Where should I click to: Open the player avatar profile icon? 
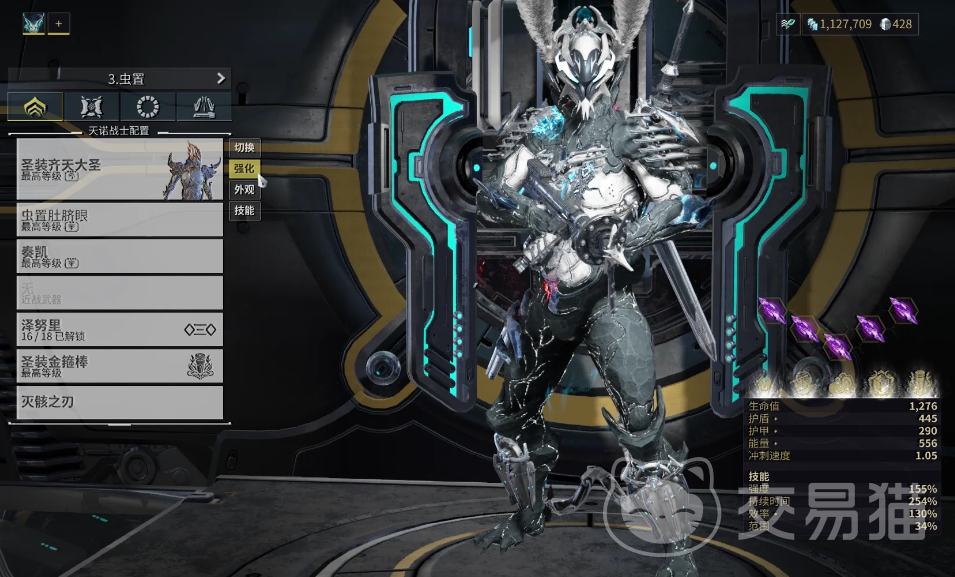point(33,23)
